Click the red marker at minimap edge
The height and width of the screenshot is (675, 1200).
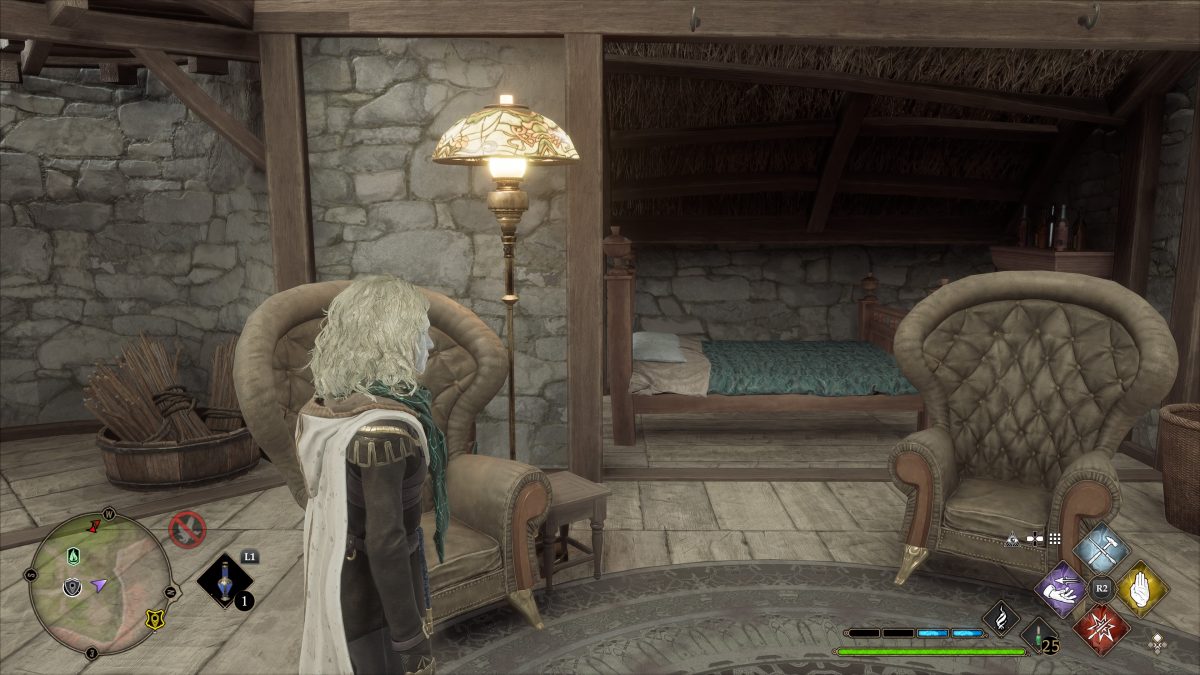coord(95,524)
